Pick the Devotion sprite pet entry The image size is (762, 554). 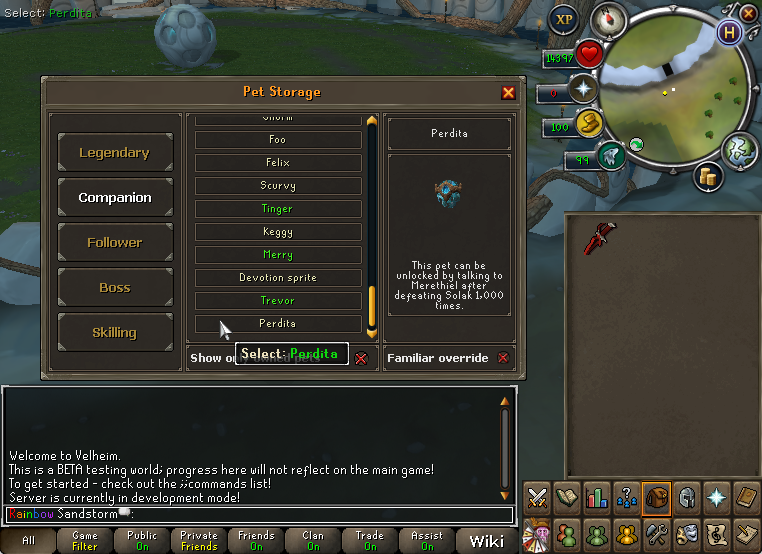coord(278,278)
